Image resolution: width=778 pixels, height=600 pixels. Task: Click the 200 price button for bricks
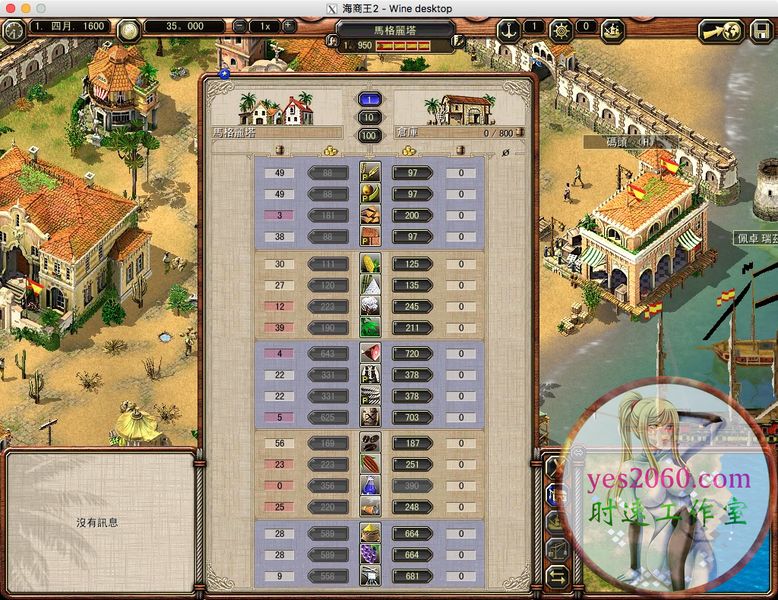coord(412,216)
